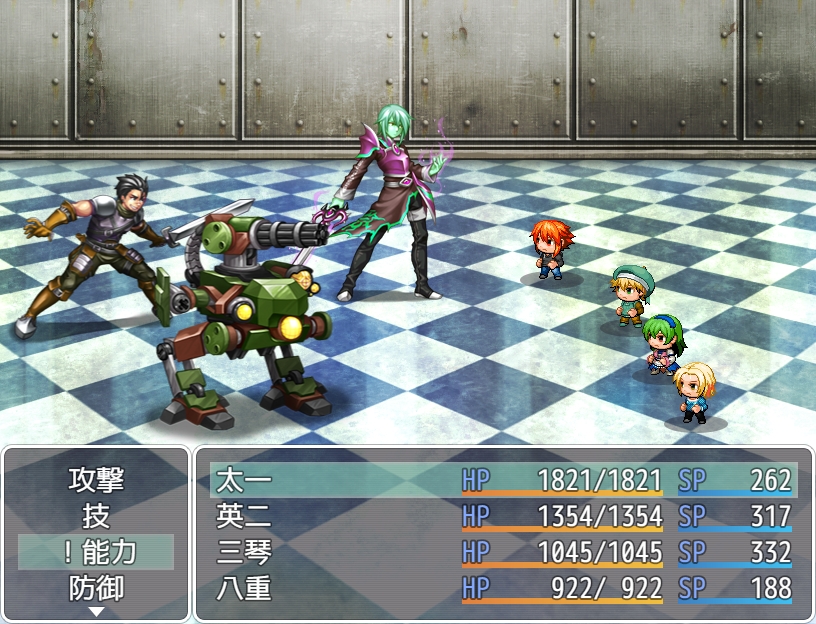Open the ！能力 ability command

[x=96, y=552]
